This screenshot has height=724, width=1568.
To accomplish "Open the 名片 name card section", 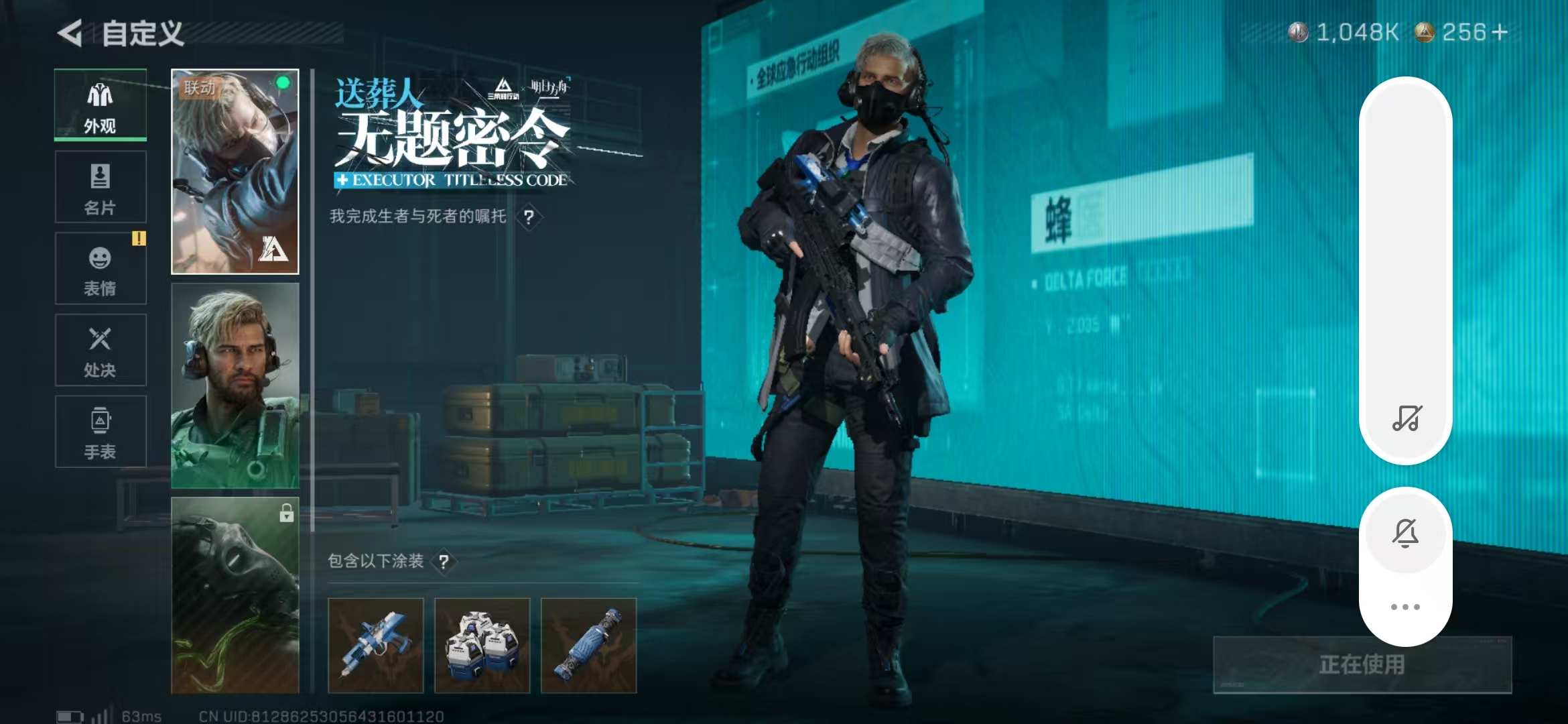I will click(x=100, y=188).
